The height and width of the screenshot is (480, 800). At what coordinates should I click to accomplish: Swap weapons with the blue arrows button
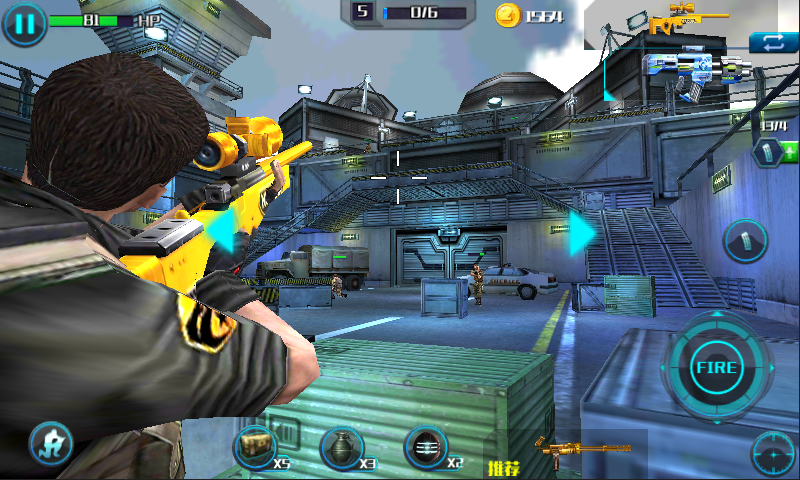[x=772, y=42]
